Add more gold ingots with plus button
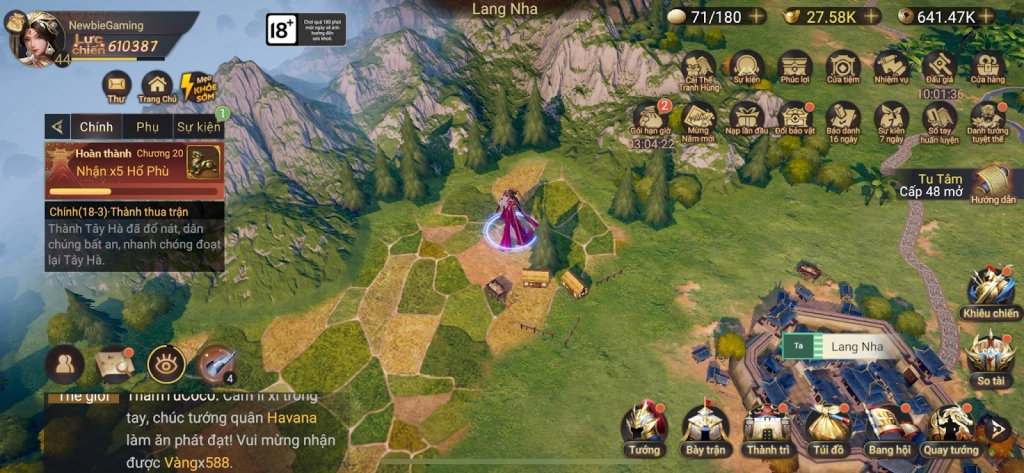Screen dimensions: 1024x473 [x=872, y=16]
